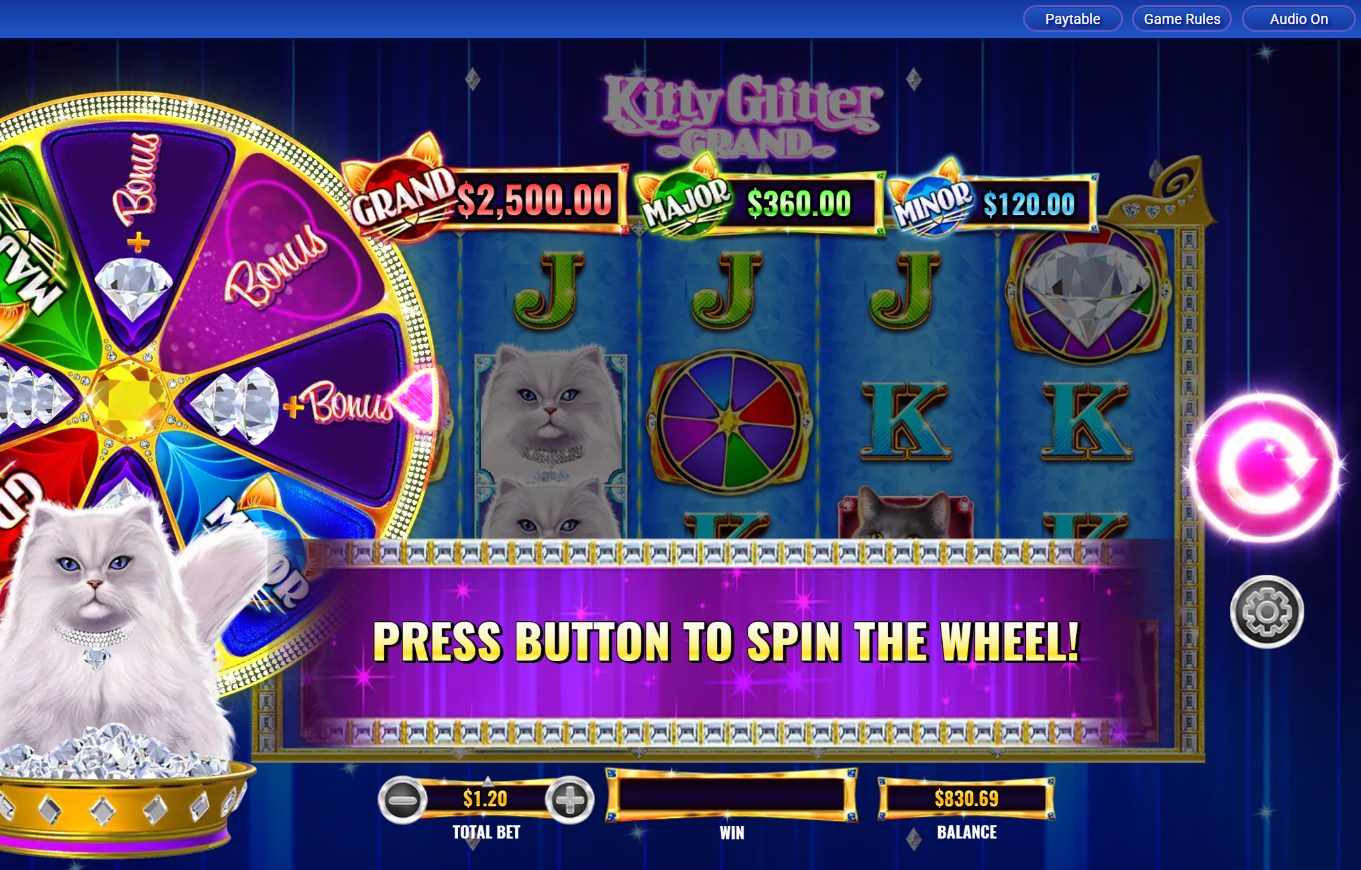This screenshot has height=870, width=1361.
Task: View the Game Rules page
Action: pos(1181,18)
